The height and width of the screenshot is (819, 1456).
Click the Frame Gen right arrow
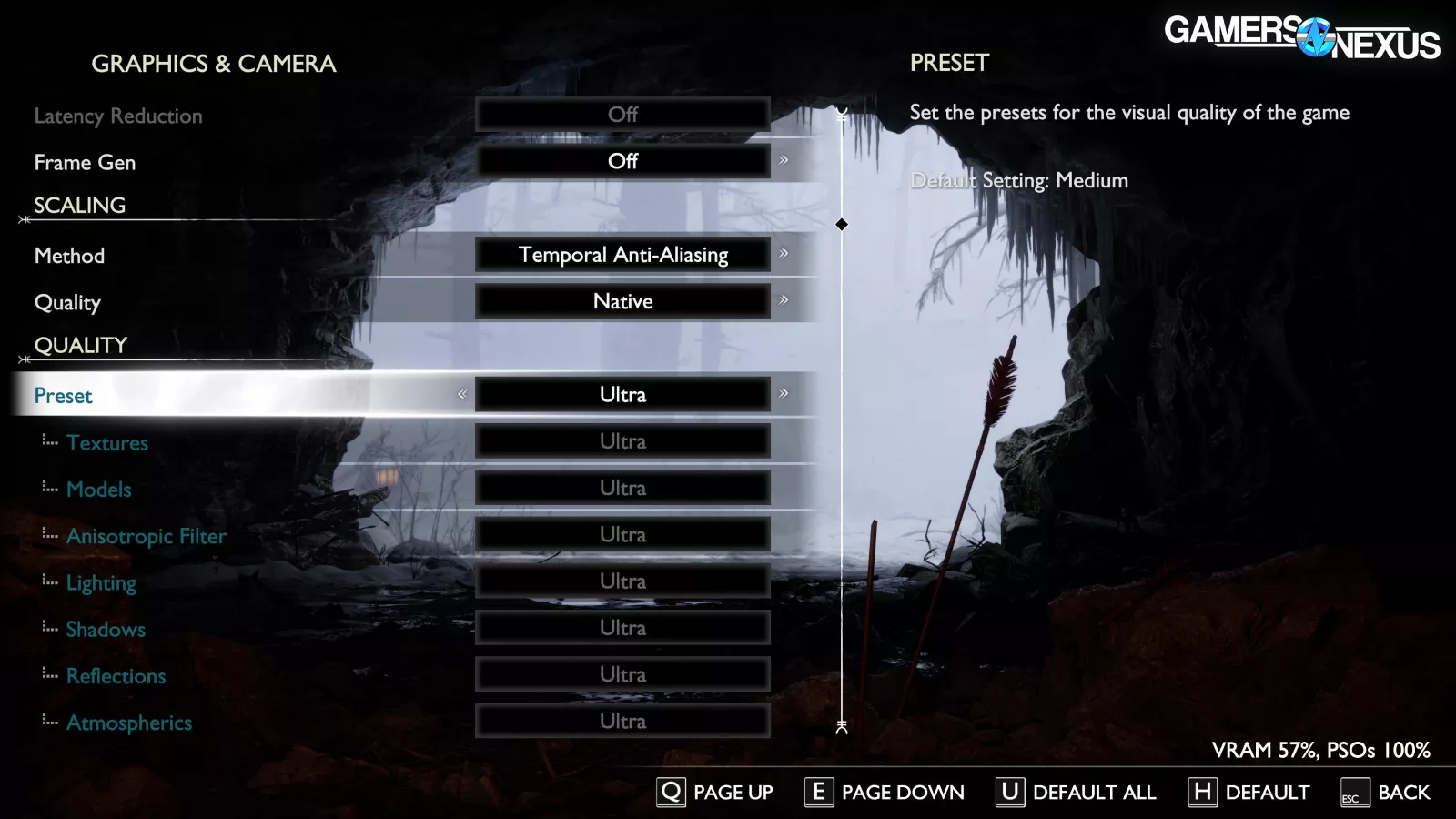[x=784, y=161]
